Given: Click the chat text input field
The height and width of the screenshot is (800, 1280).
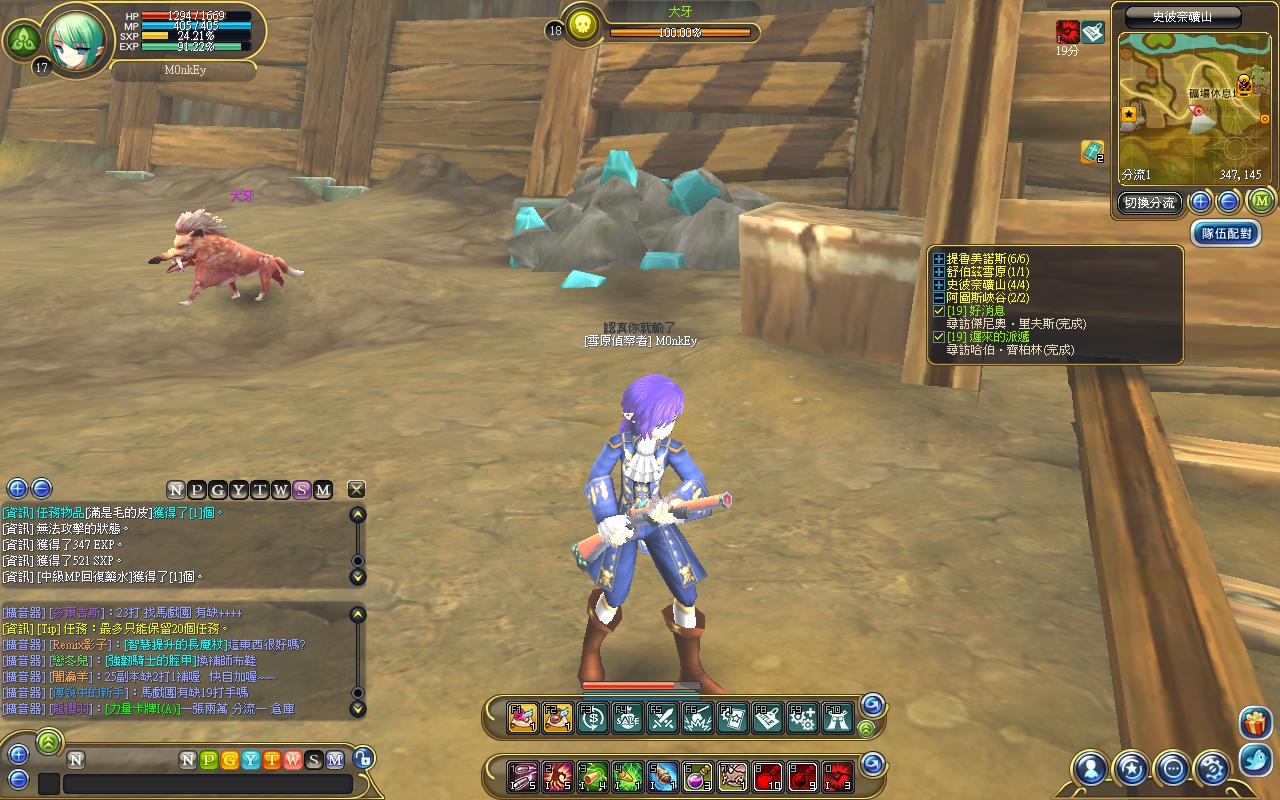Looking at the screenshot, I should click(x=207, y=783).
